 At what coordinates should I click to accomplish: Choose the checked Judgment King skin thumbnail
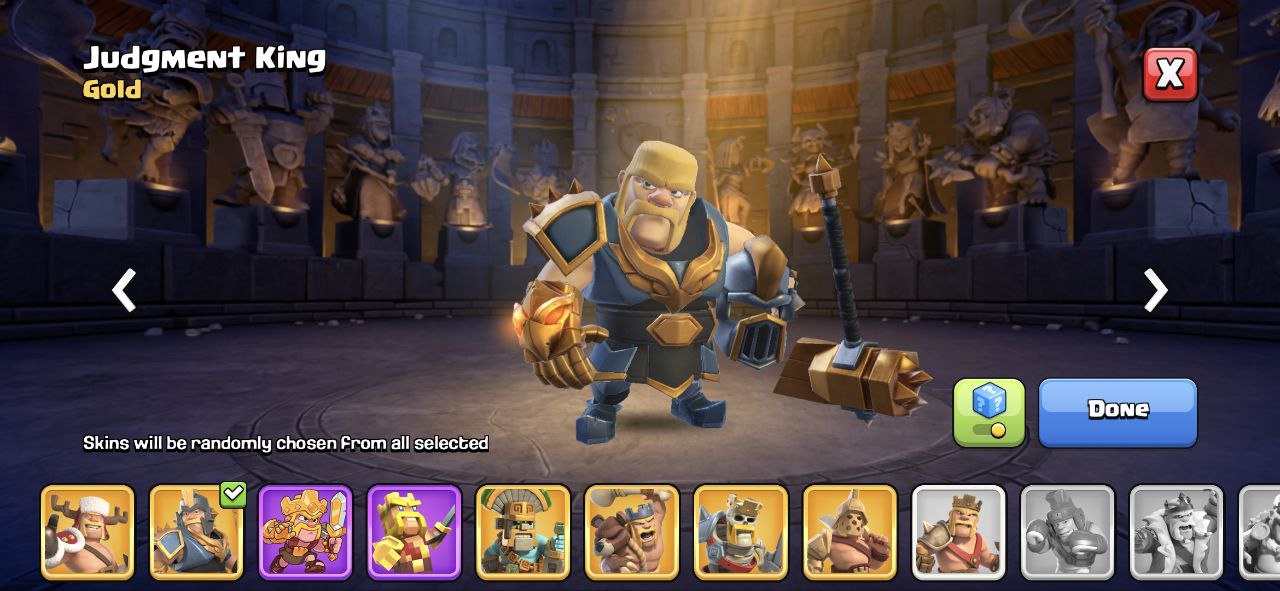[x=196, y=532]
